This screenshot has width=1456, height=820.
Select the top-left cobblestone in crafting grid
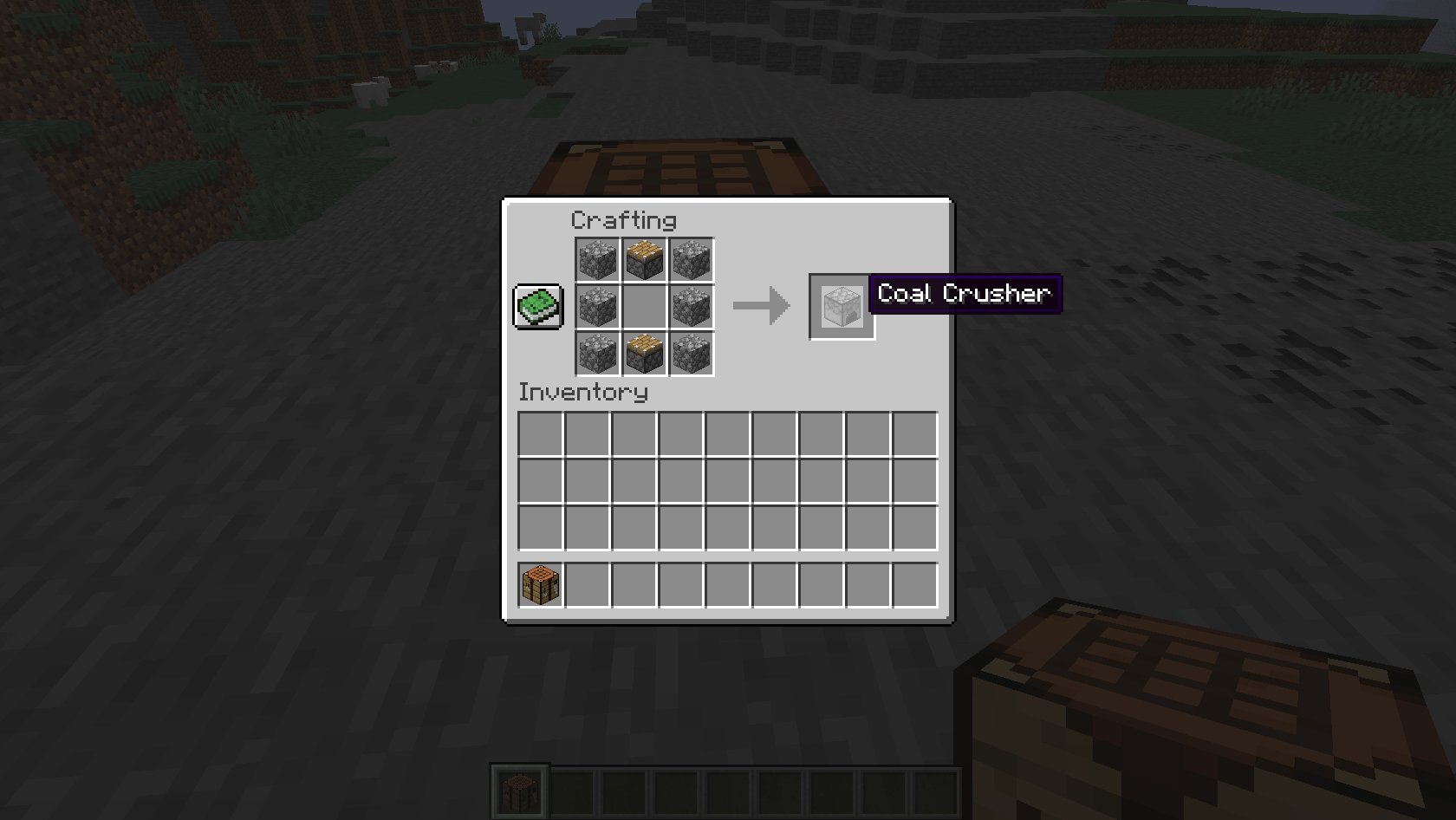click(598, 259)
